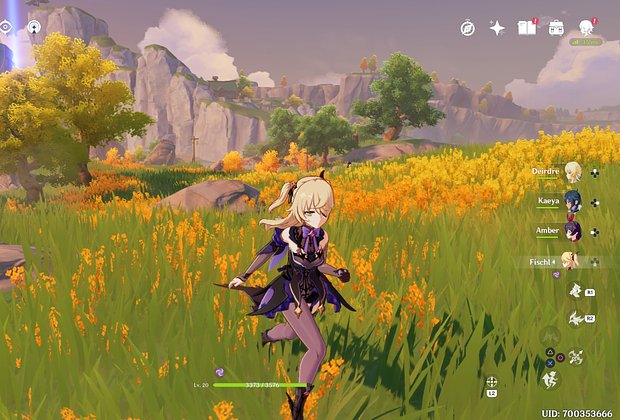The height and width of the screenshot is (420, 620).
Task: Switch to party member Kaeya
Action: (572, 201)
